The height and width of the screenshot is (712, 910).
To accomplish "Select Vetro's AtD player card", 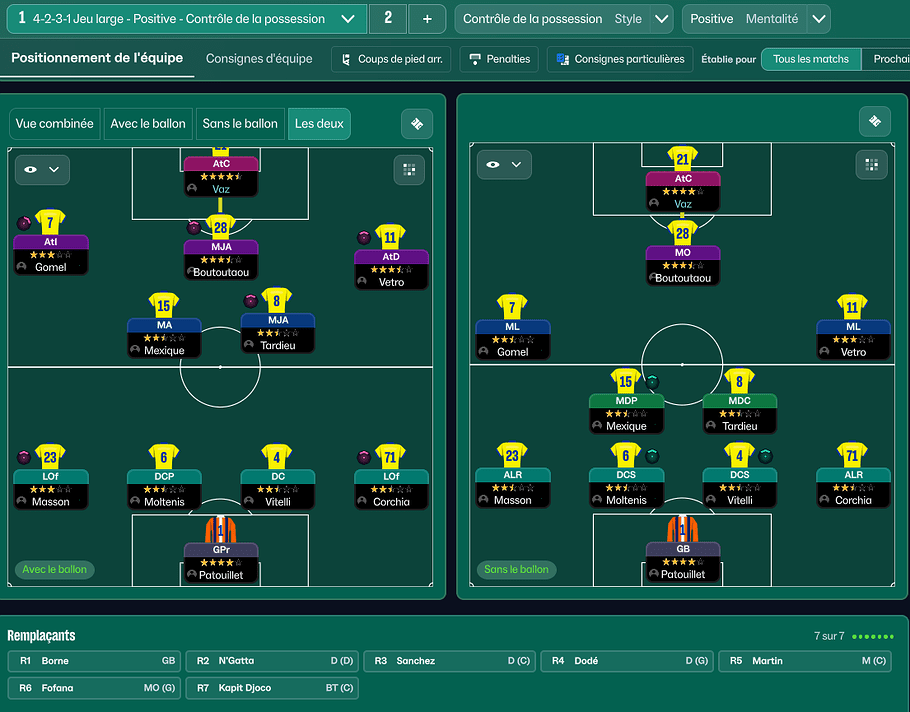I will click(391, 268).
